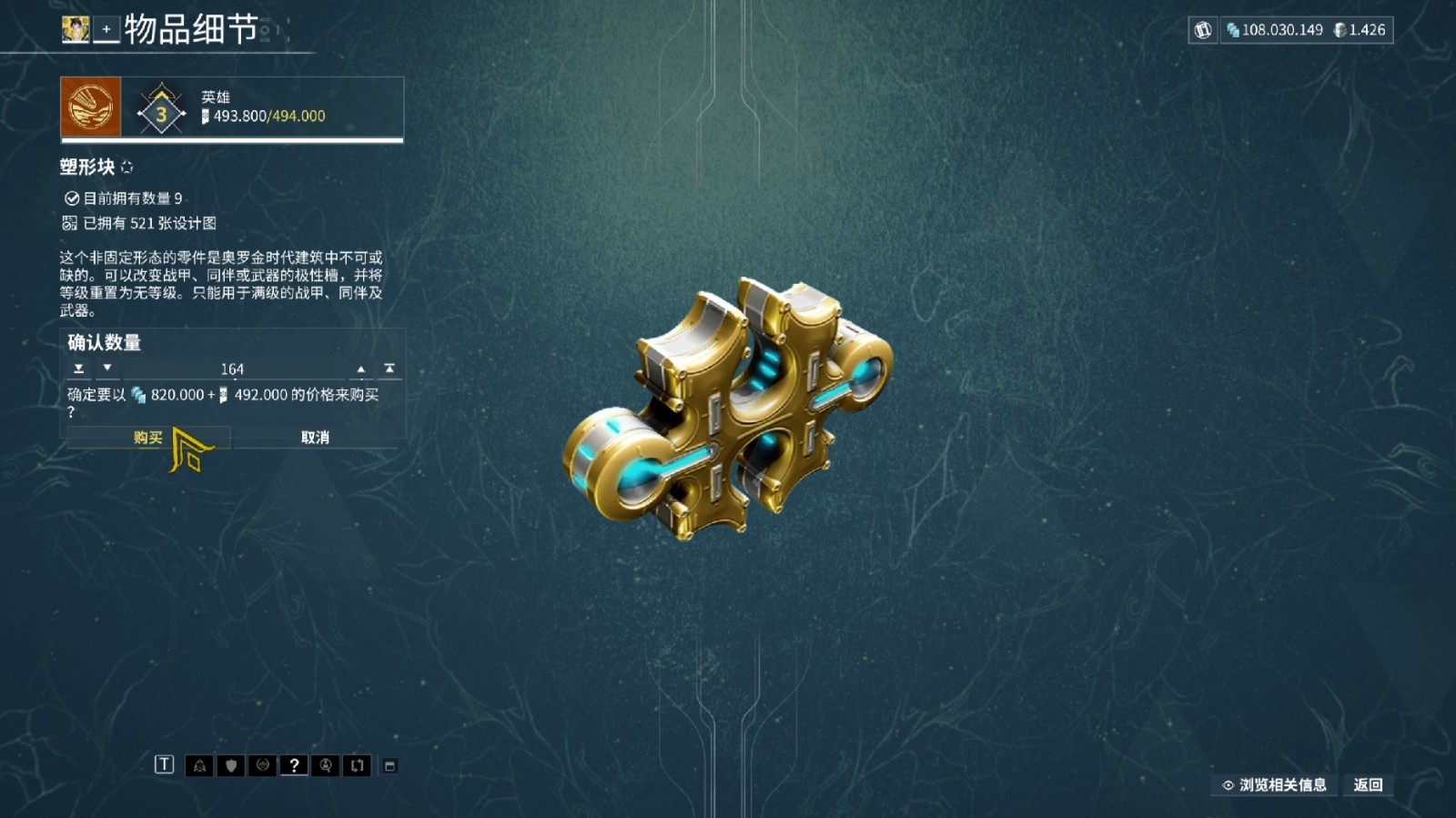This screenshot has width=1456, height=818.
Task: Select the loop trade icon in the toolbar
Action: point(358,765)
